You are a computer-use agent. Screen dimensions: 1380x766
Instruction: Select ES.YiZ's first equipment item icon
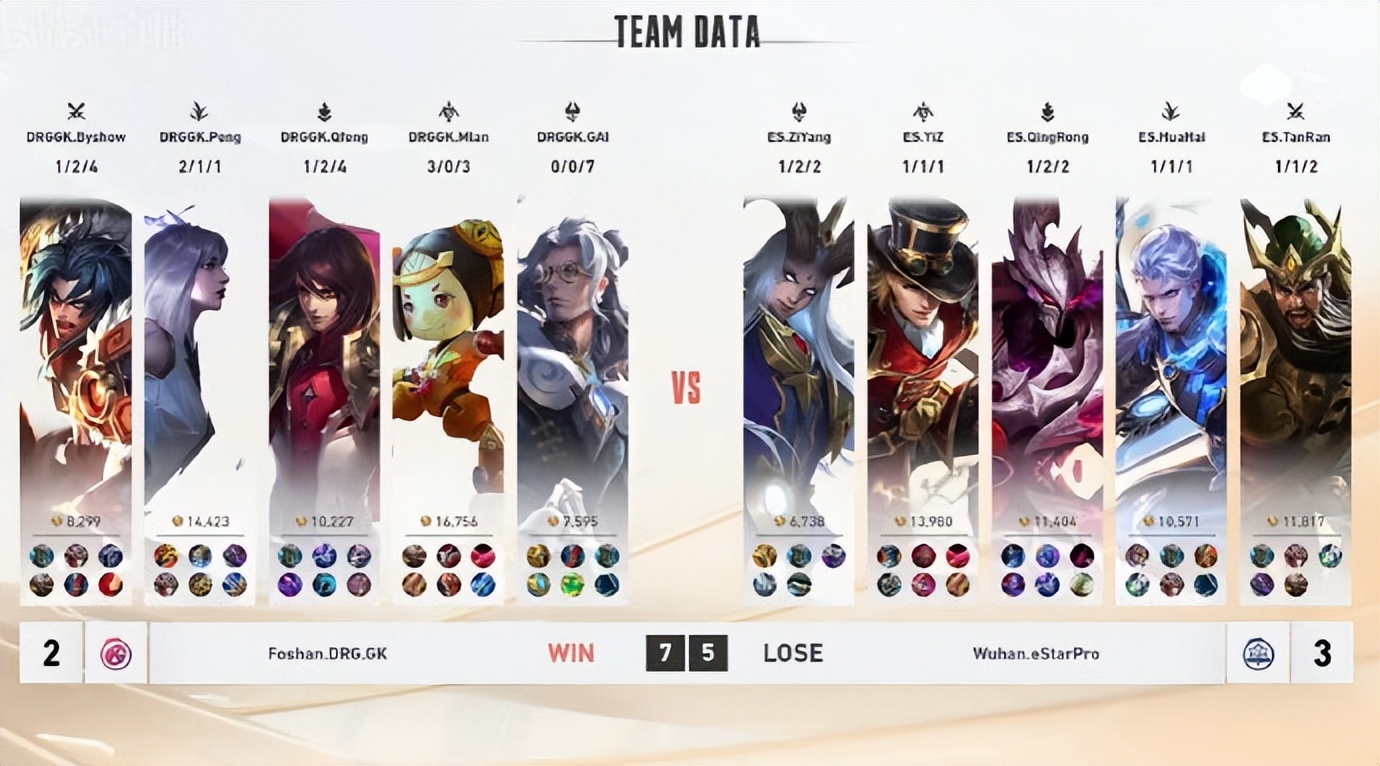[889, 558]
